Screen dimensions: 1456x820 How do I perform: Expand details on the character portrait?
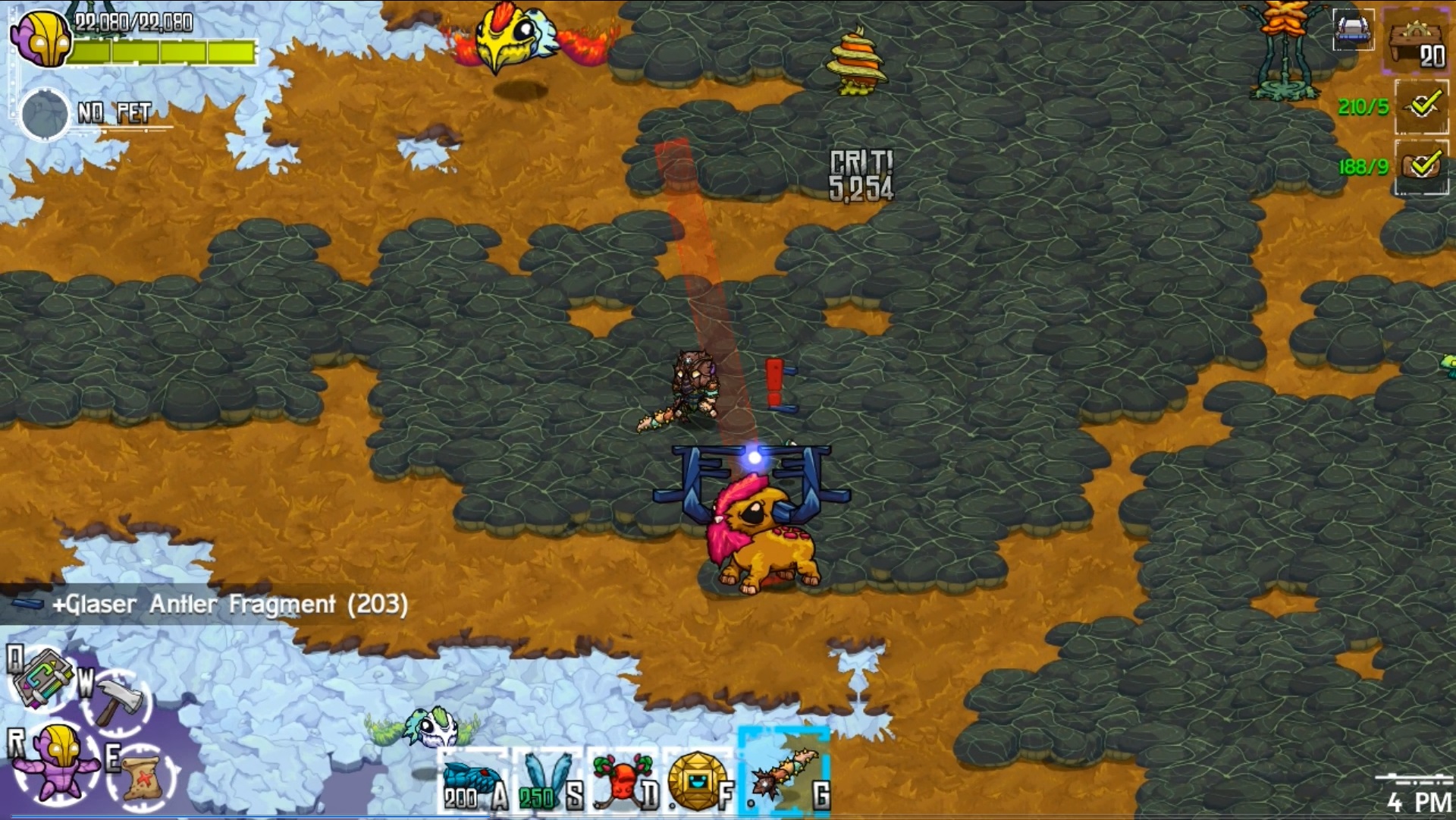(43, 38)
